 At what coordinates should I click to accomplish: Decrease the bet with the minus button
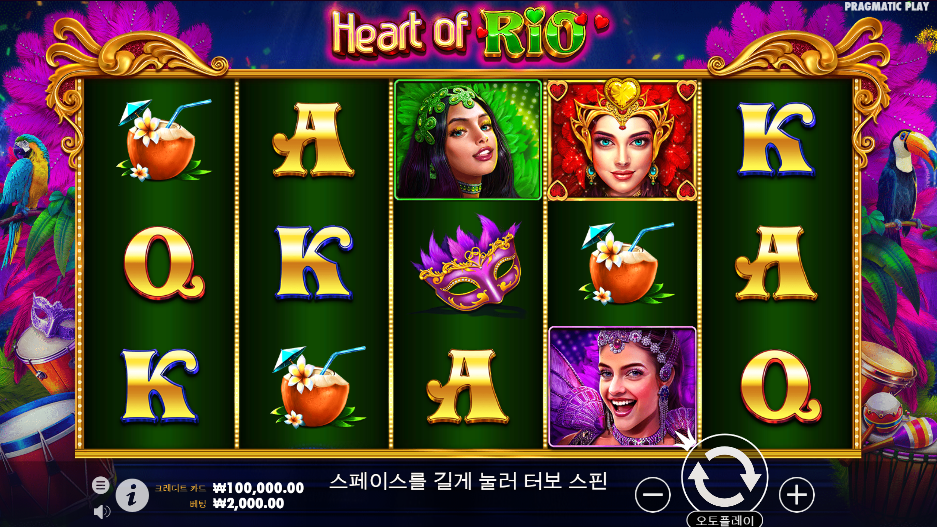coord(653,493)
